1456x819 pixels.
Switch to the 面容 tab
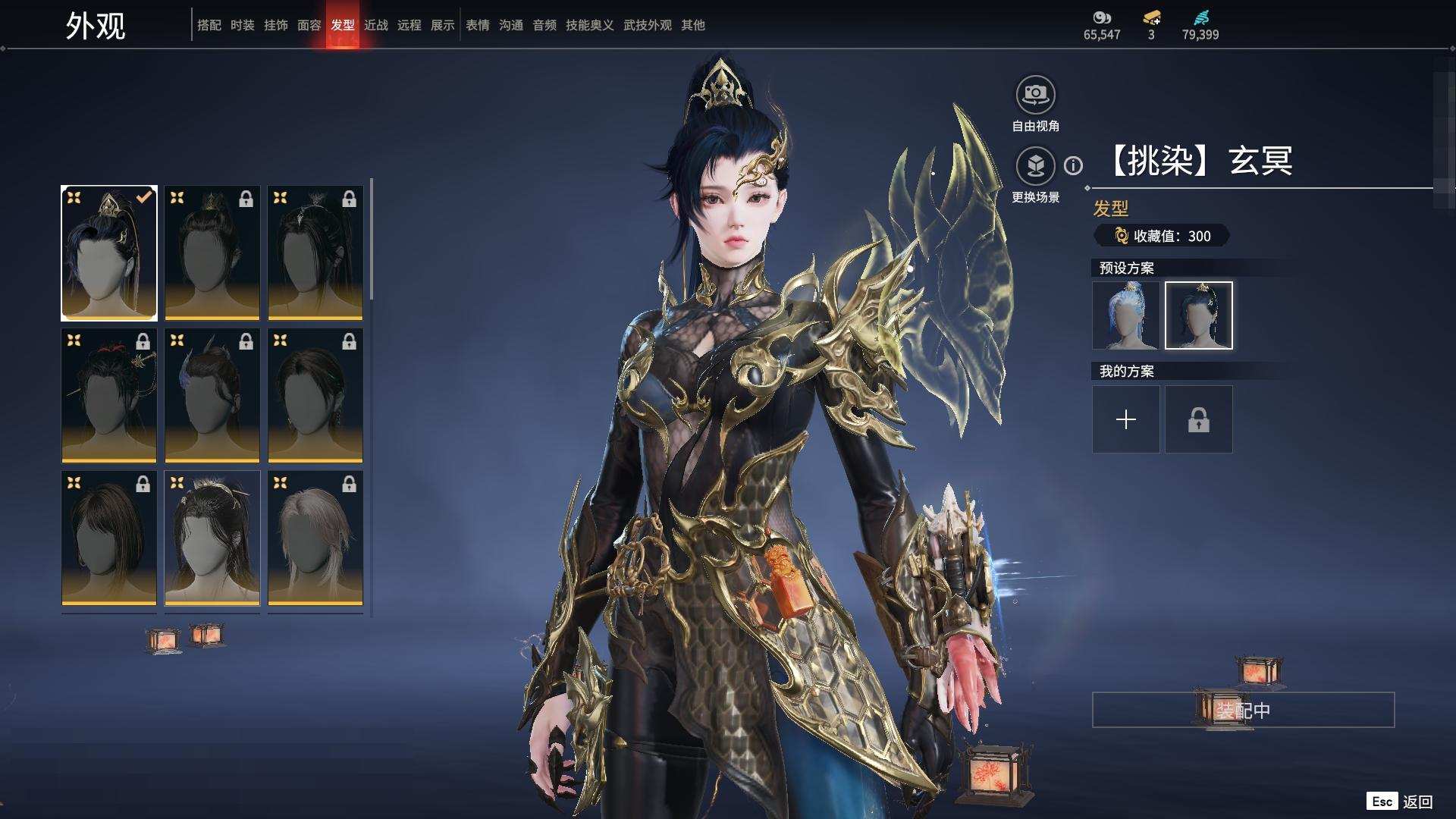pyautogui.click(x=309, y=25)
